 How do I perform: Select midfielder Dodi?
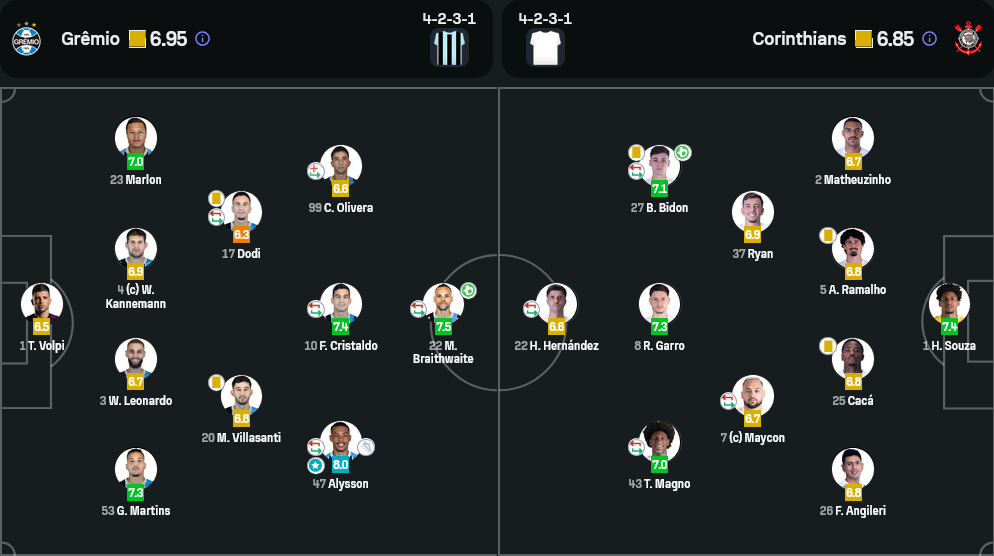click(x=241, y=212)
